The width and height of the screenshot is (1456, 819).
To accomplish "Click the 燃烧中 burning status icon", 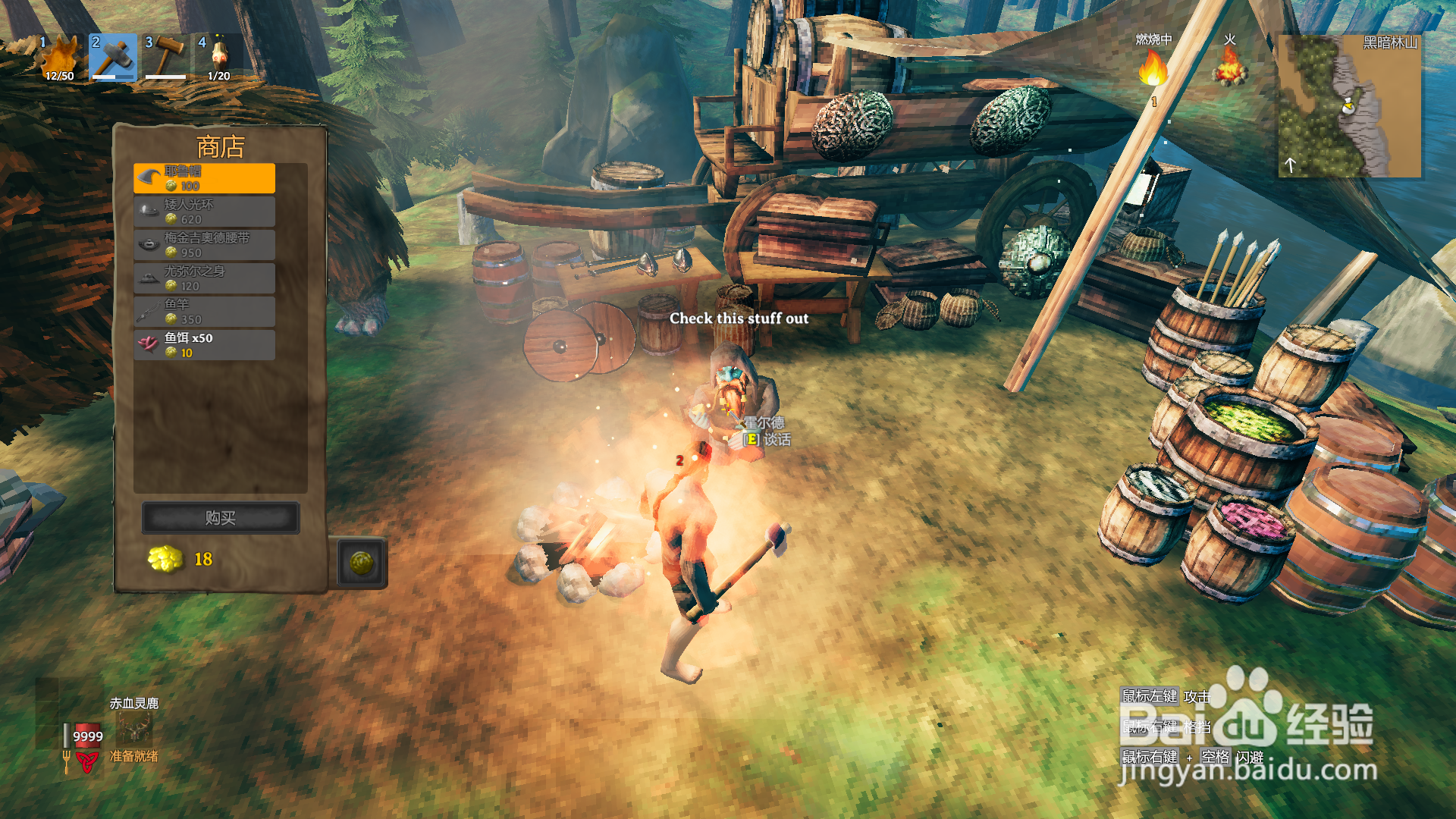I will [1153, 70].
